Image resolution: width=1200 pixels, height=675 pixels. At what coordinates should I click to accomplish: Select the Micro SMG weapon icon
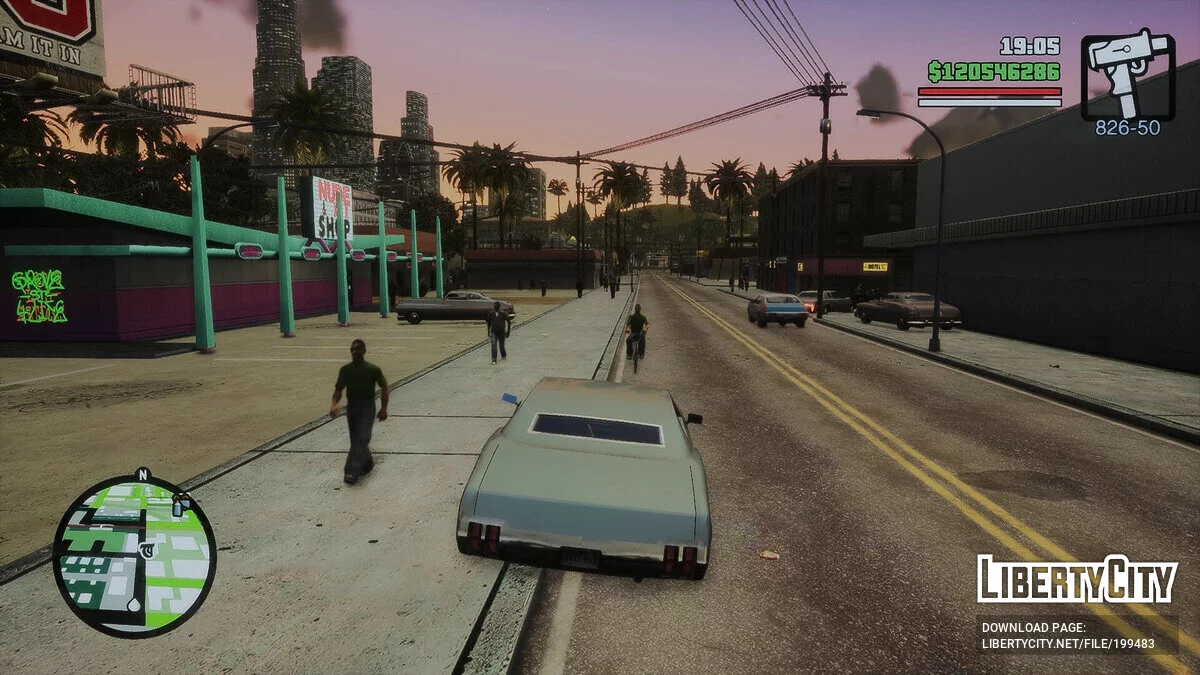pyautogui.click(x=1127, y=75)
